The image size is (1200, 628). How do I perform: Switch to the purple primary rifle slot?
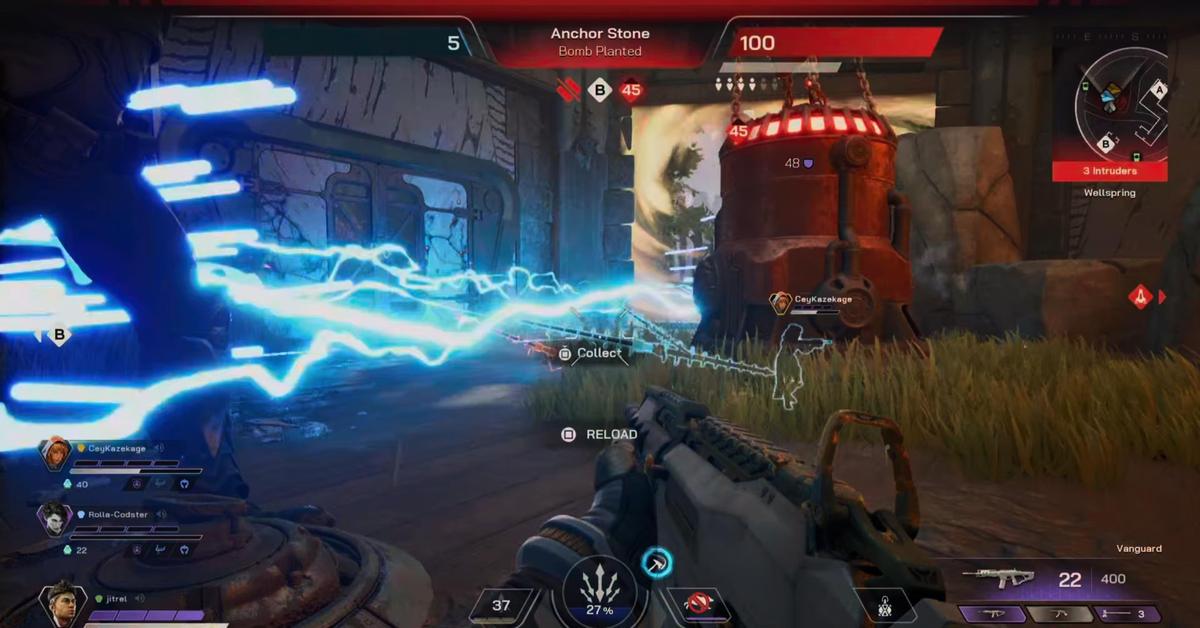pyautogui.click(x=996, y=614)
